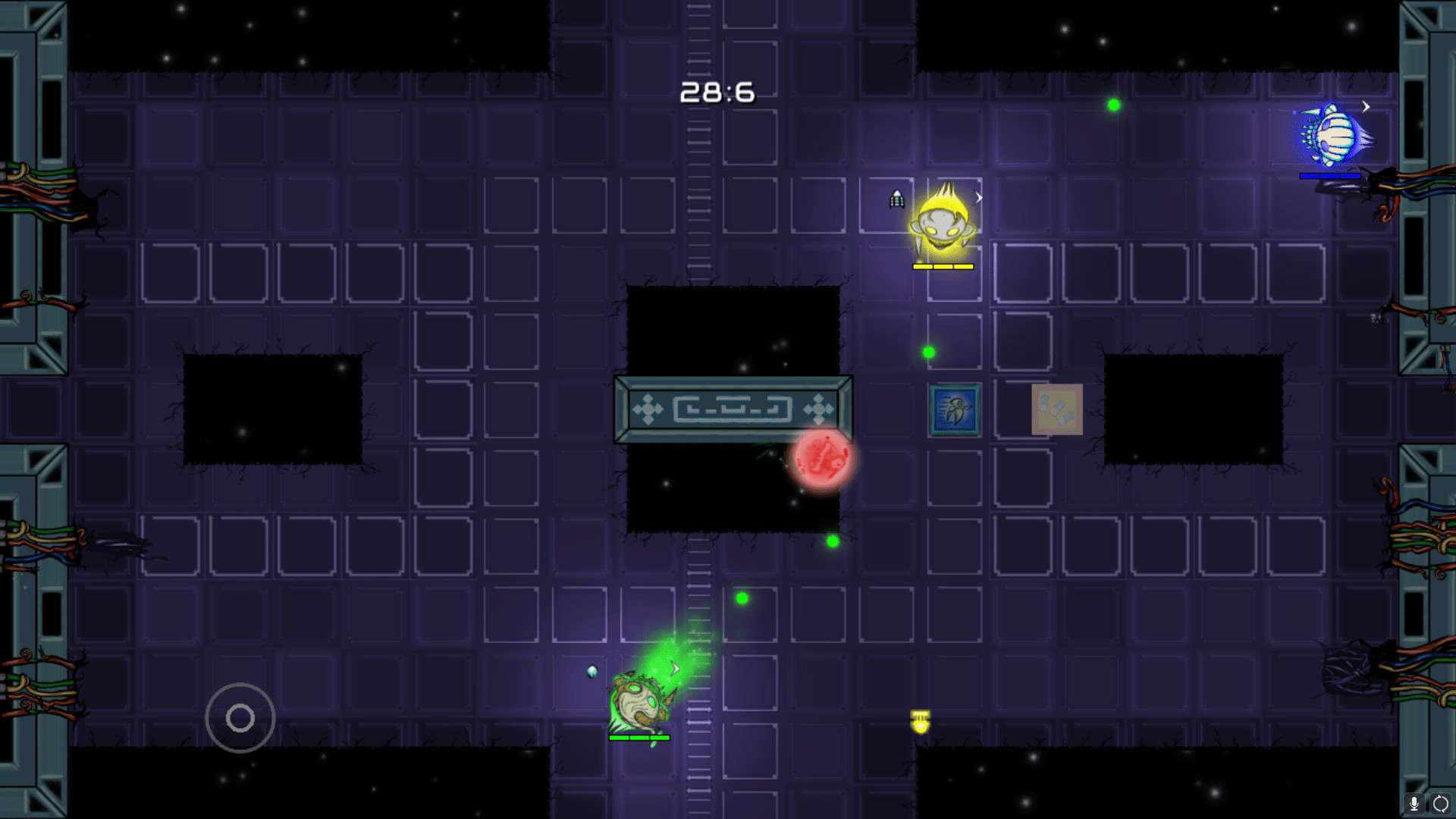Click the yellow player's health bar
Image resolution: width=1456 pixels, height=819 pixels.
943,266
